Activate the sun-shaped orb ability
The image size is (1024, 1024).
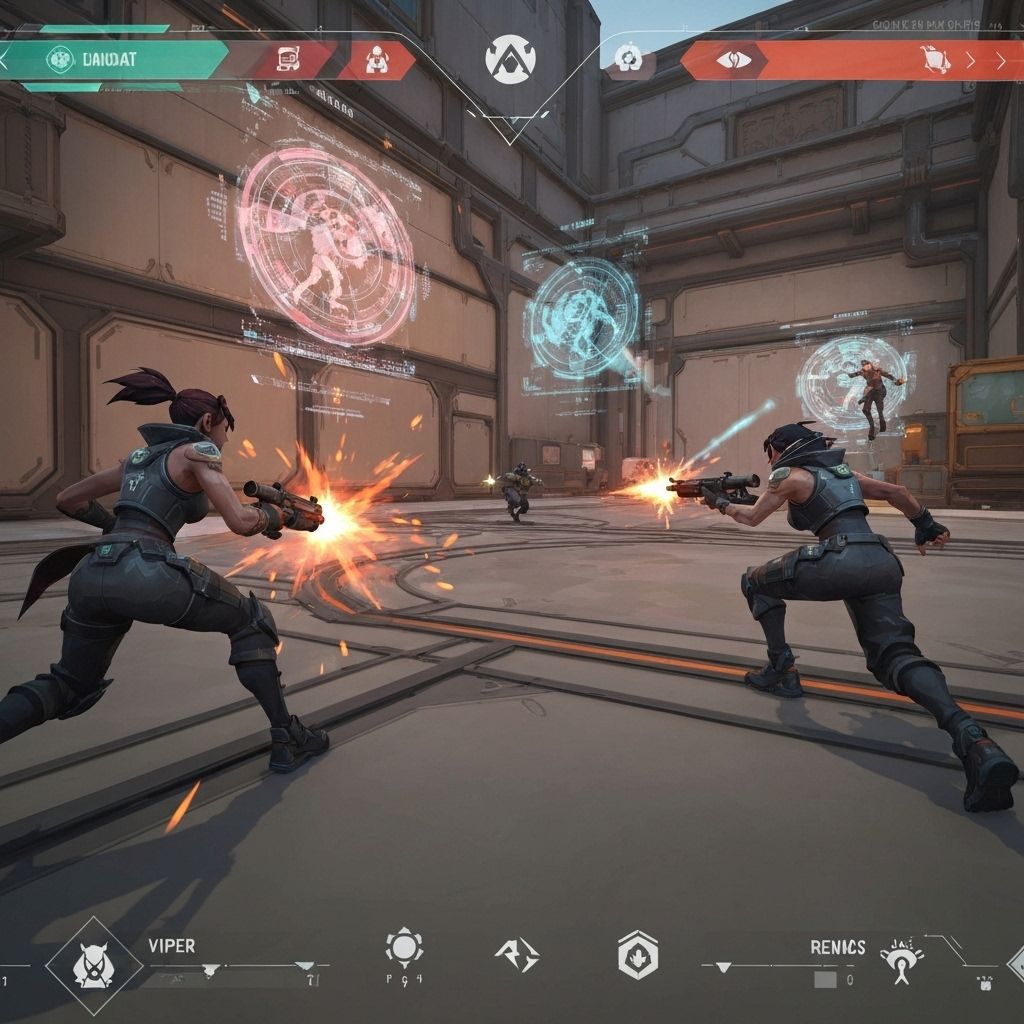click(404, 946)
